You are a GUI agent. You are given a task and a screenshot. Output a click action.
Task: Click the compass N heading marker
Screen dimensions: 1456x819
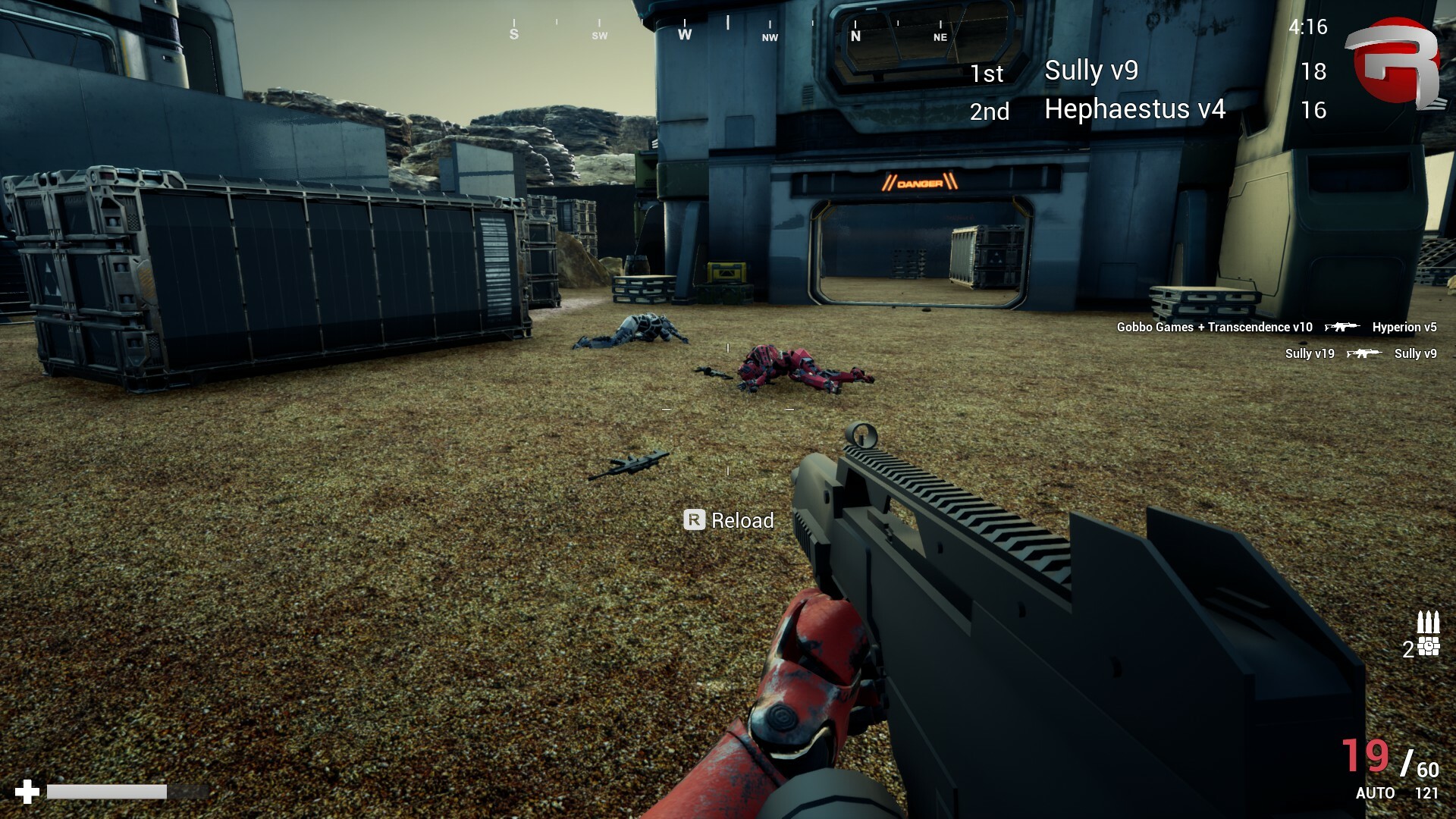click(855, 35)
